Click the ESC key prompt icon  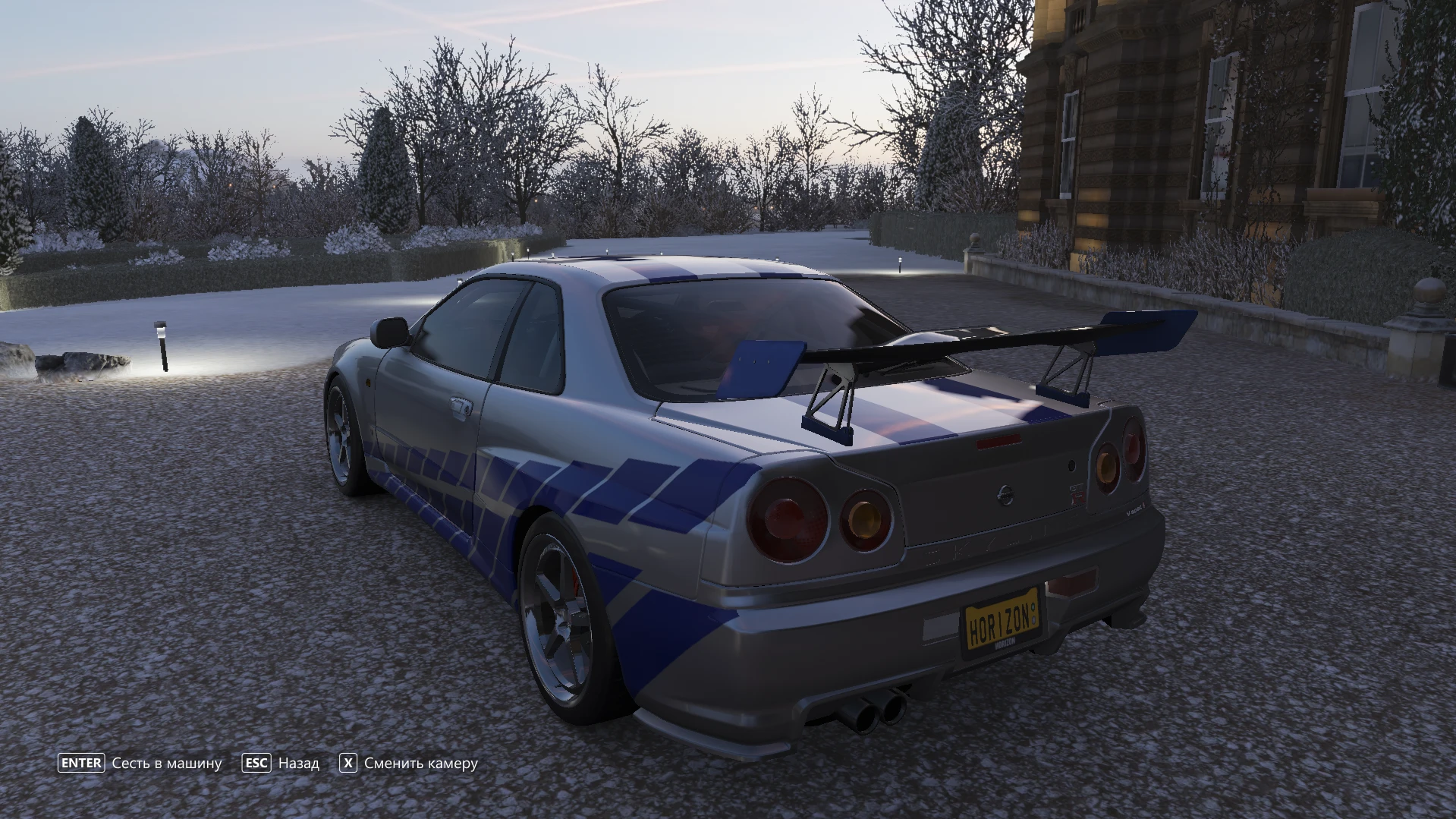[x=257, y=763]
